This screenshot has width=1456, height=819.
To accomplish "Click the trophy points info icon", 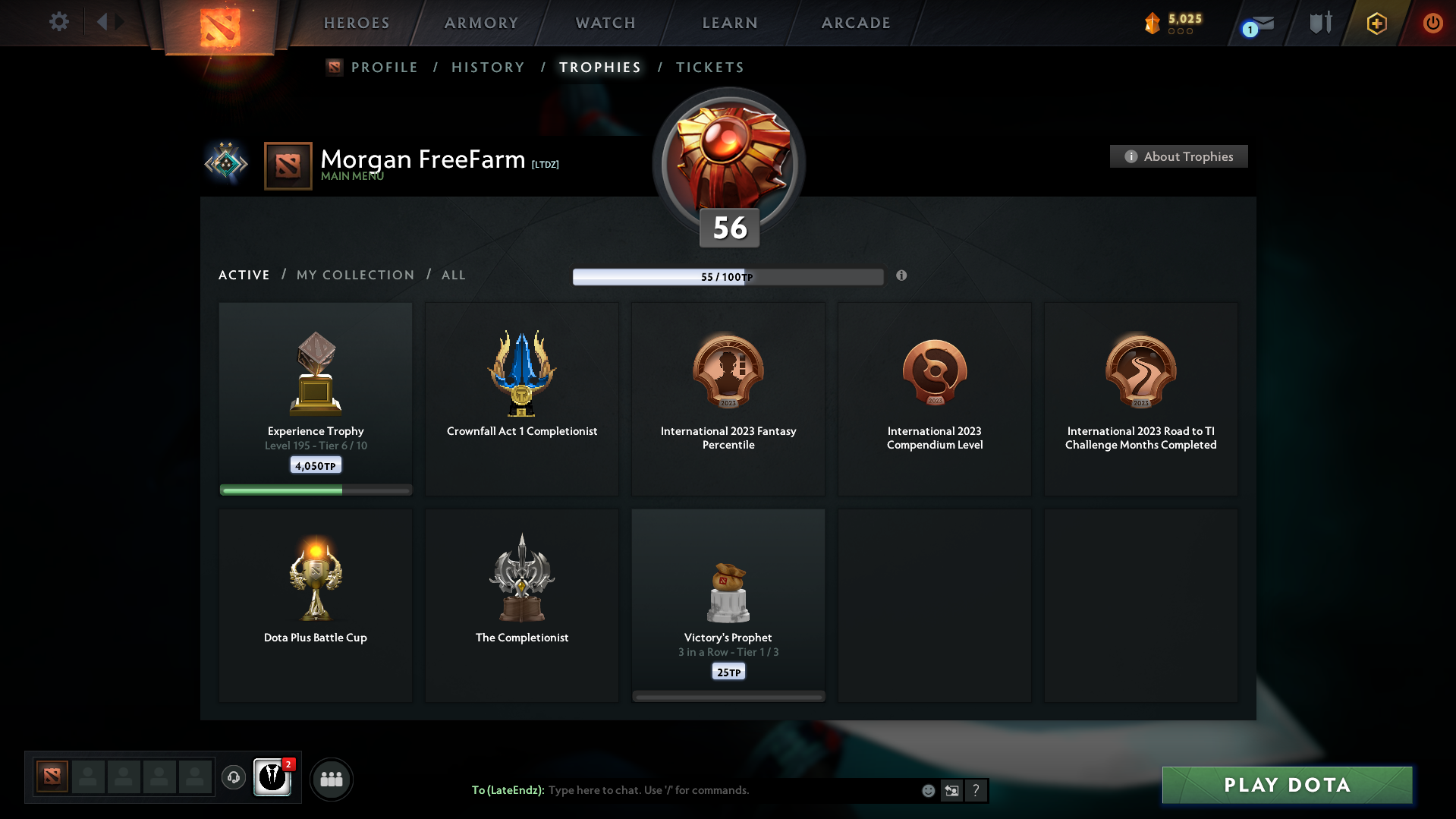I will (902, 276).
